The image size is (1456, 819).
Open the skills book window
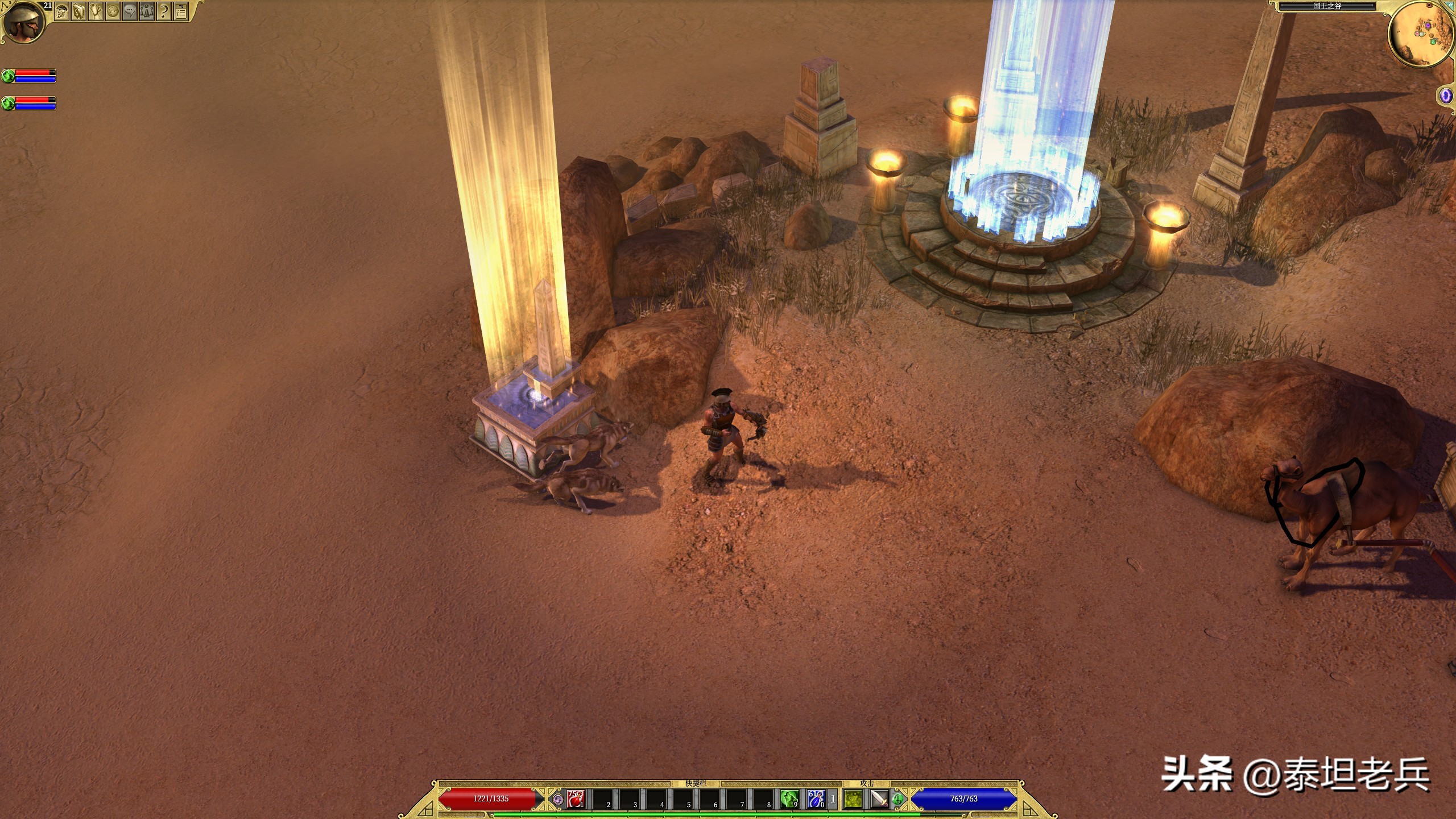coord(79,11)
